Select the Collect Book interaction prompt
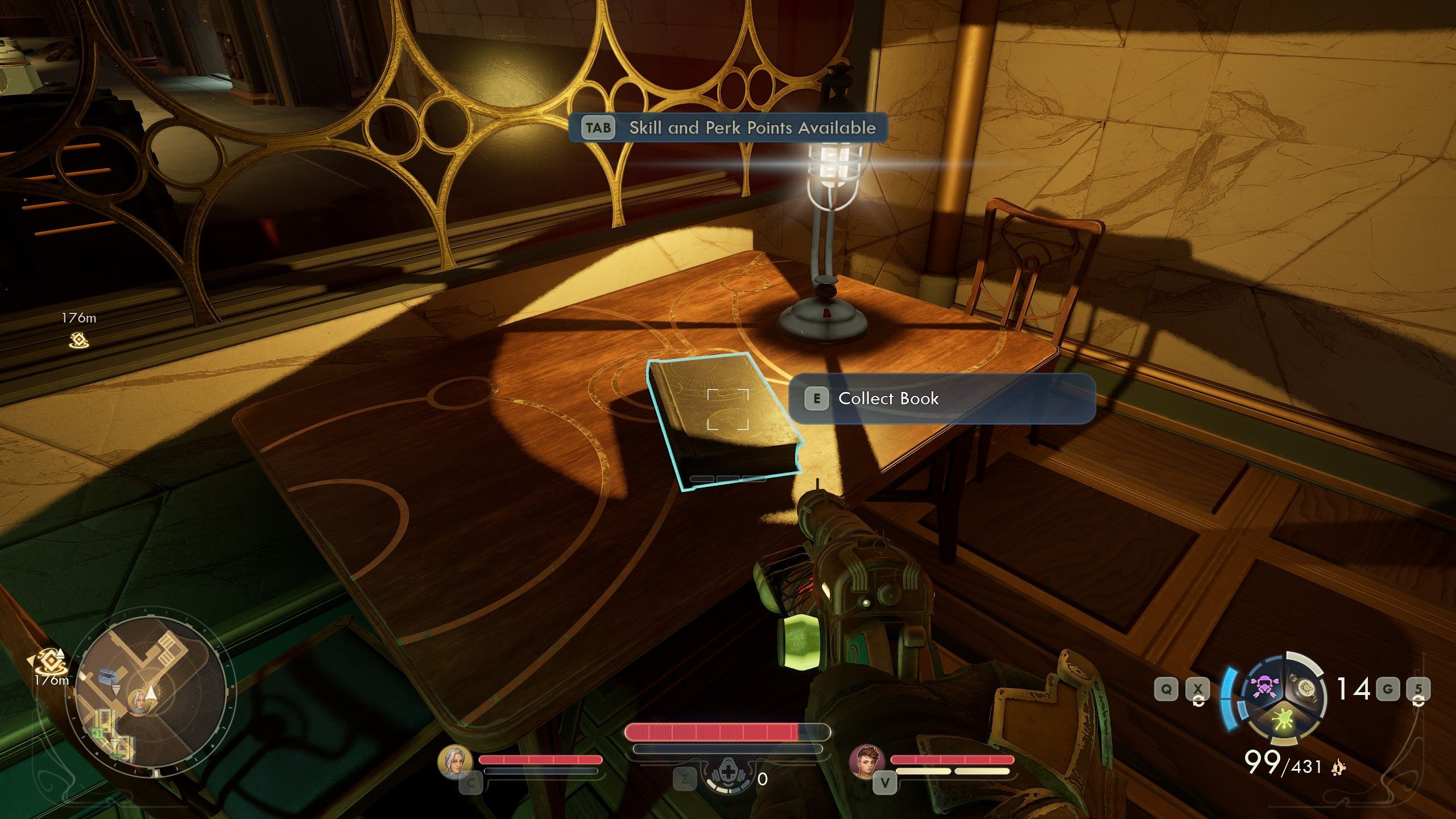The width and height of the screenshot is (1456, 819). tap(941, 399)
